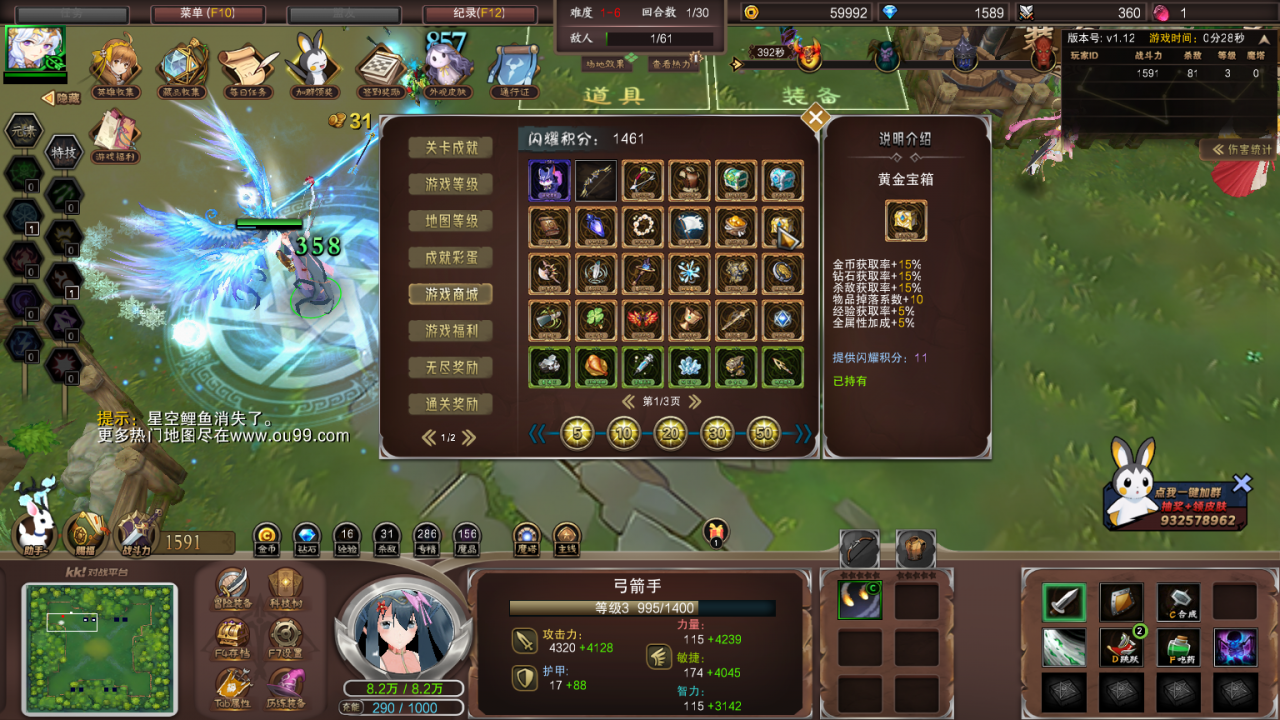Open the 每日任务 daily tasks scroll icon
Screen dimensions: 1280x720
(246, 64)
